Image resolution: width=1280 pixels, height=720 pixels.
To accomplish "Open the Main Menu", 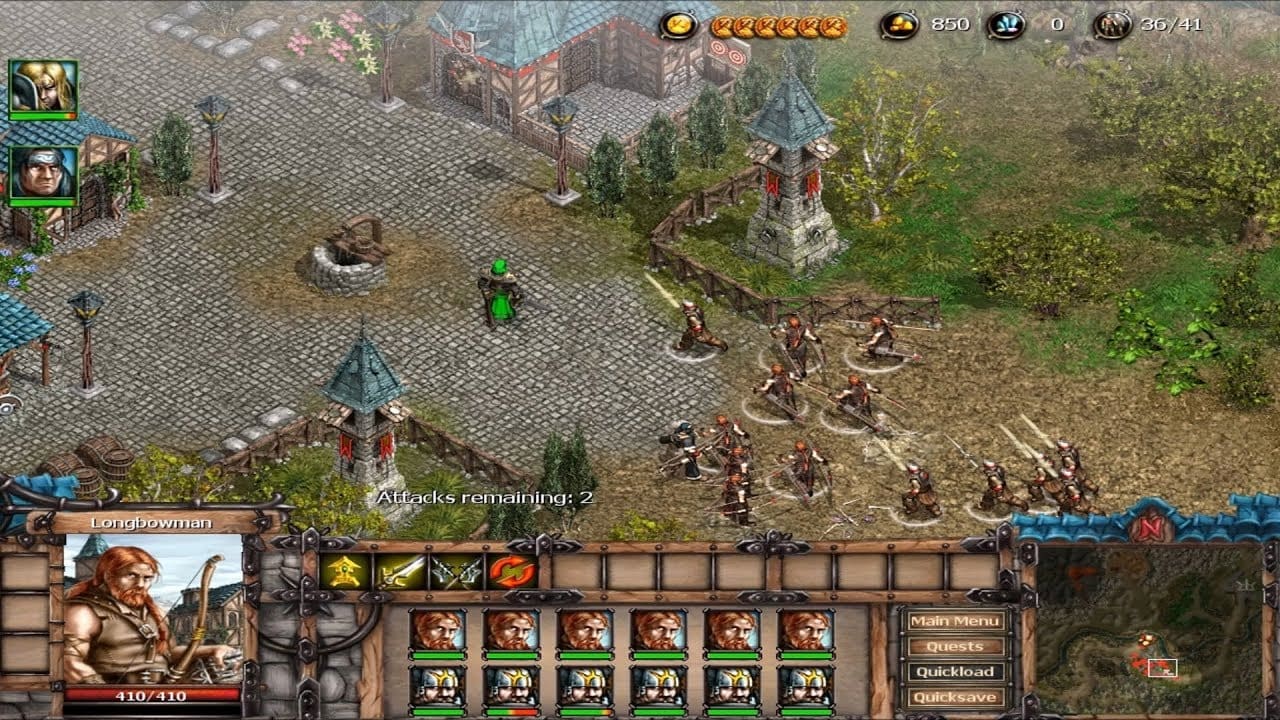I will [x=955, y=621].
